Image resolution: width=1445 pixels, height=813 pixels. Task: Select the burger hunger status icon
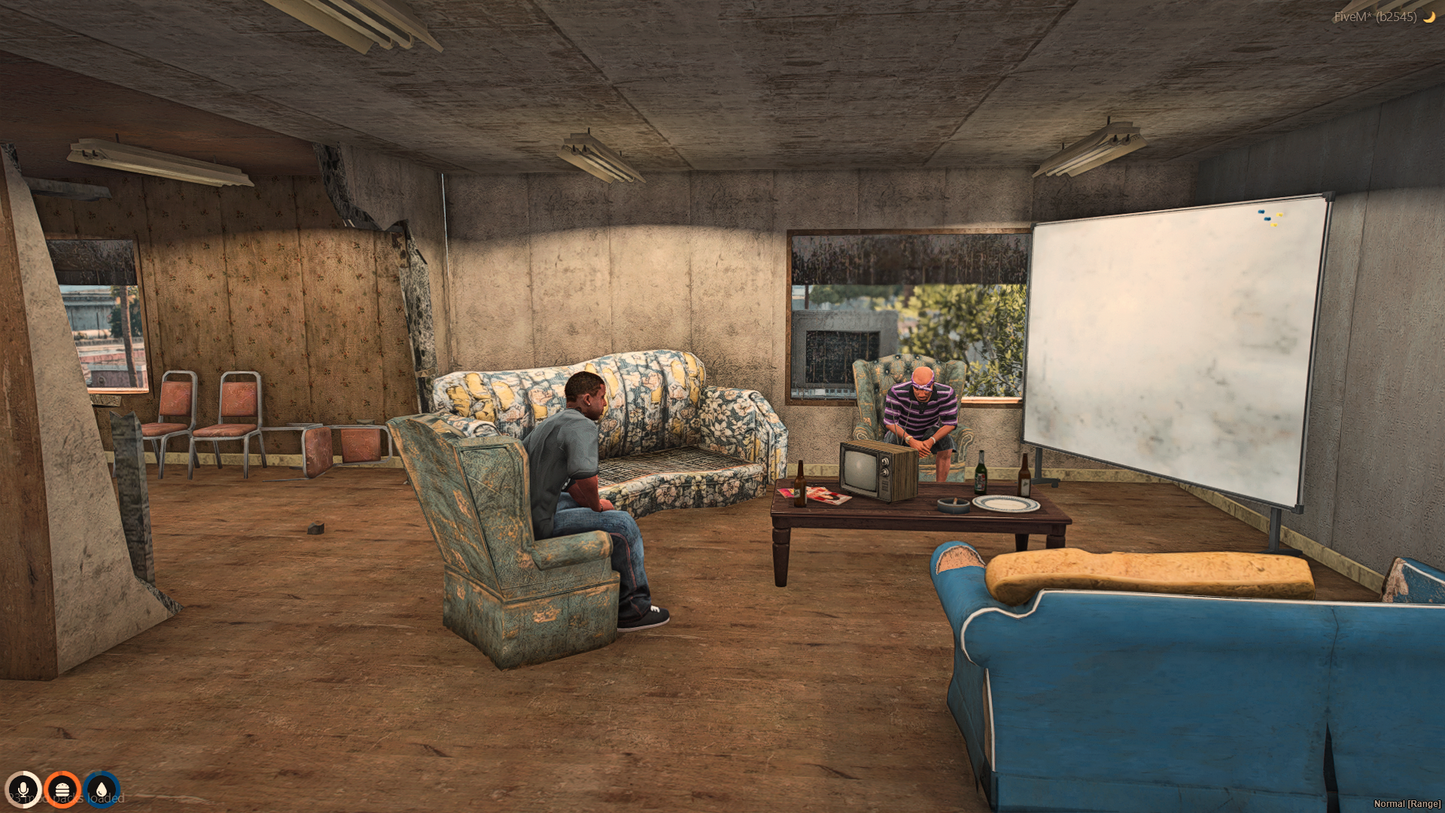62,790
